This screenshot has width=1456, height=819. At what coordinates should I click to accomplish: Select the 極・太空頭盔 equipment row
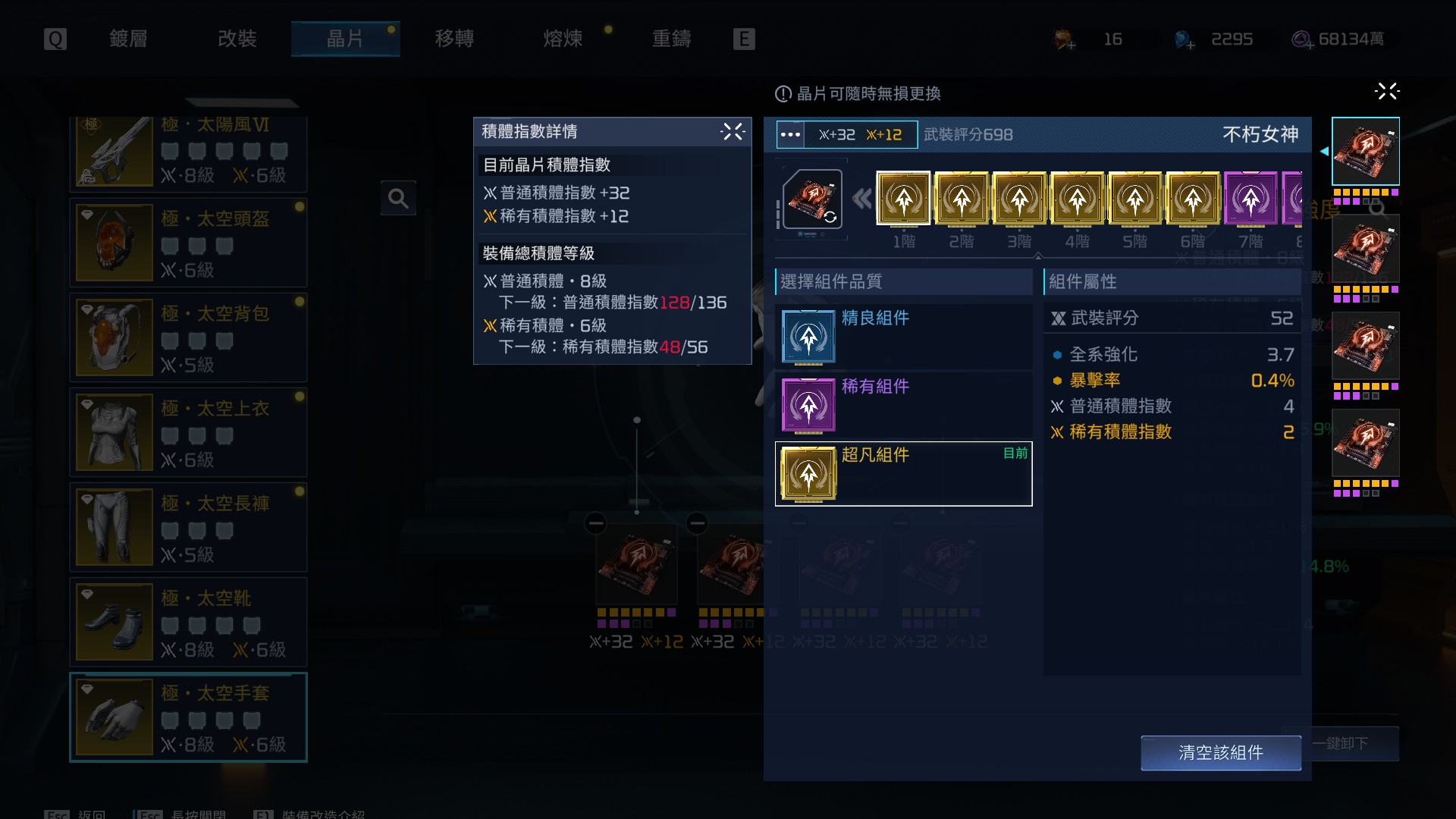point(188,243)
